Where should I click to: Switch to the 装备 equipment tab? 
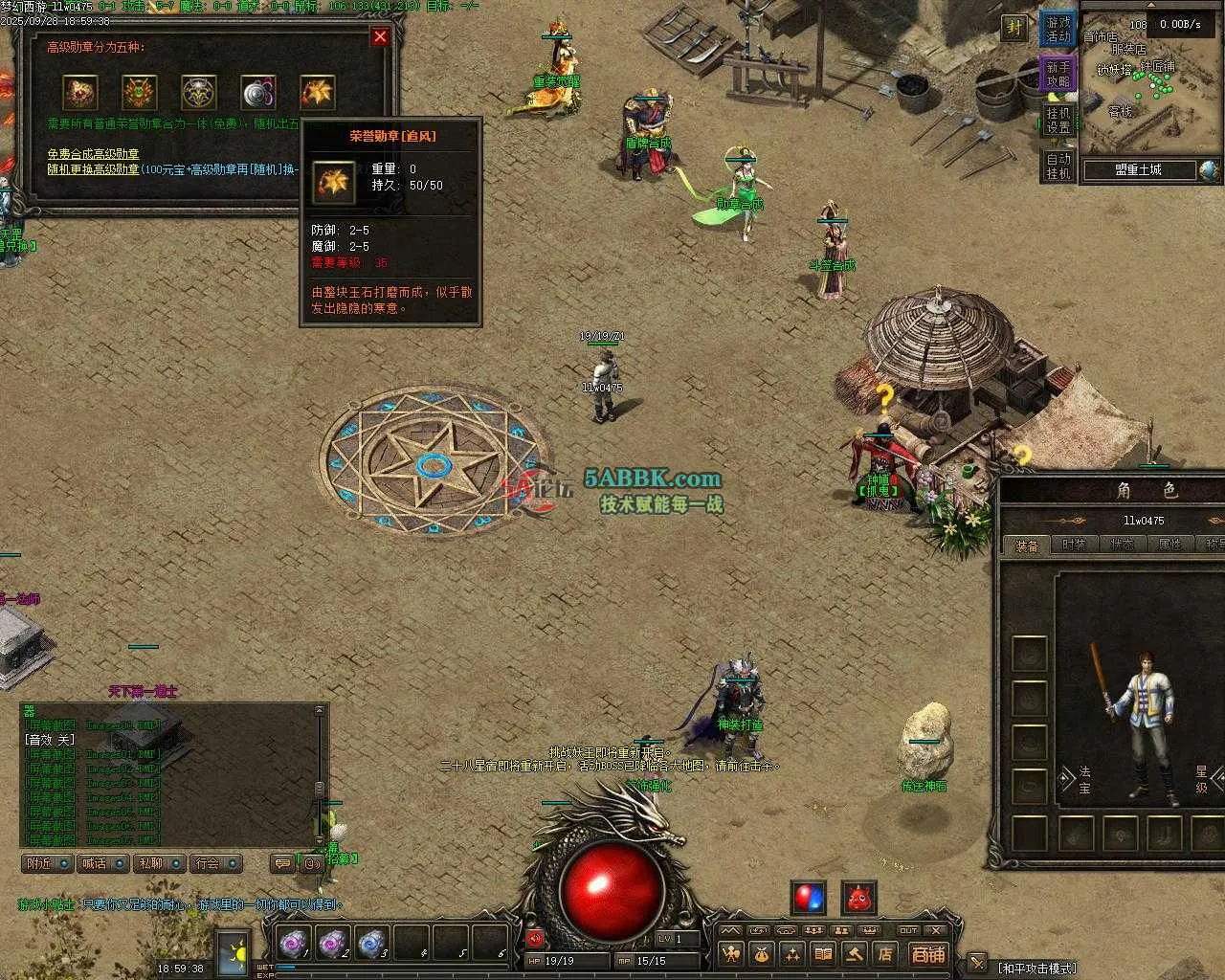(1027, 546)
